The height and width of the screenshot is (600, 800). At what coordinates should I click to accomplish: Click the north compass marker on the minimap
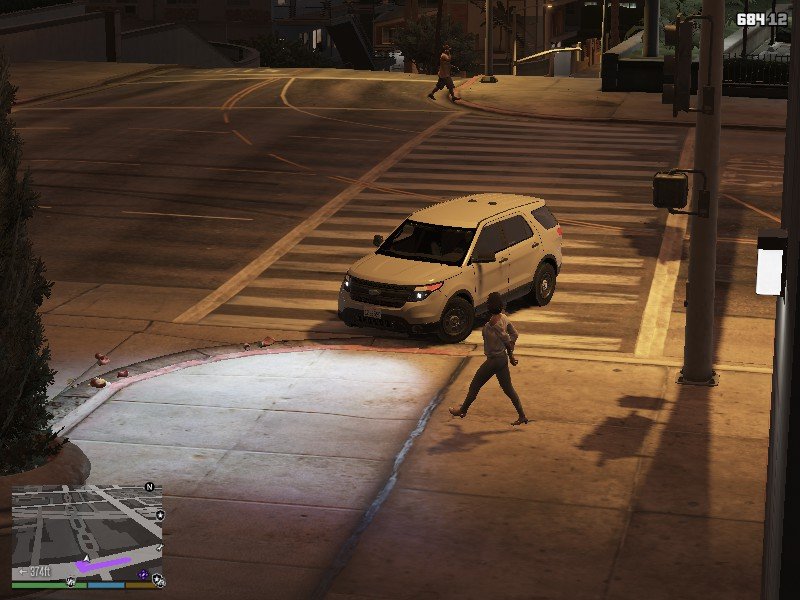tap(149, 487)
